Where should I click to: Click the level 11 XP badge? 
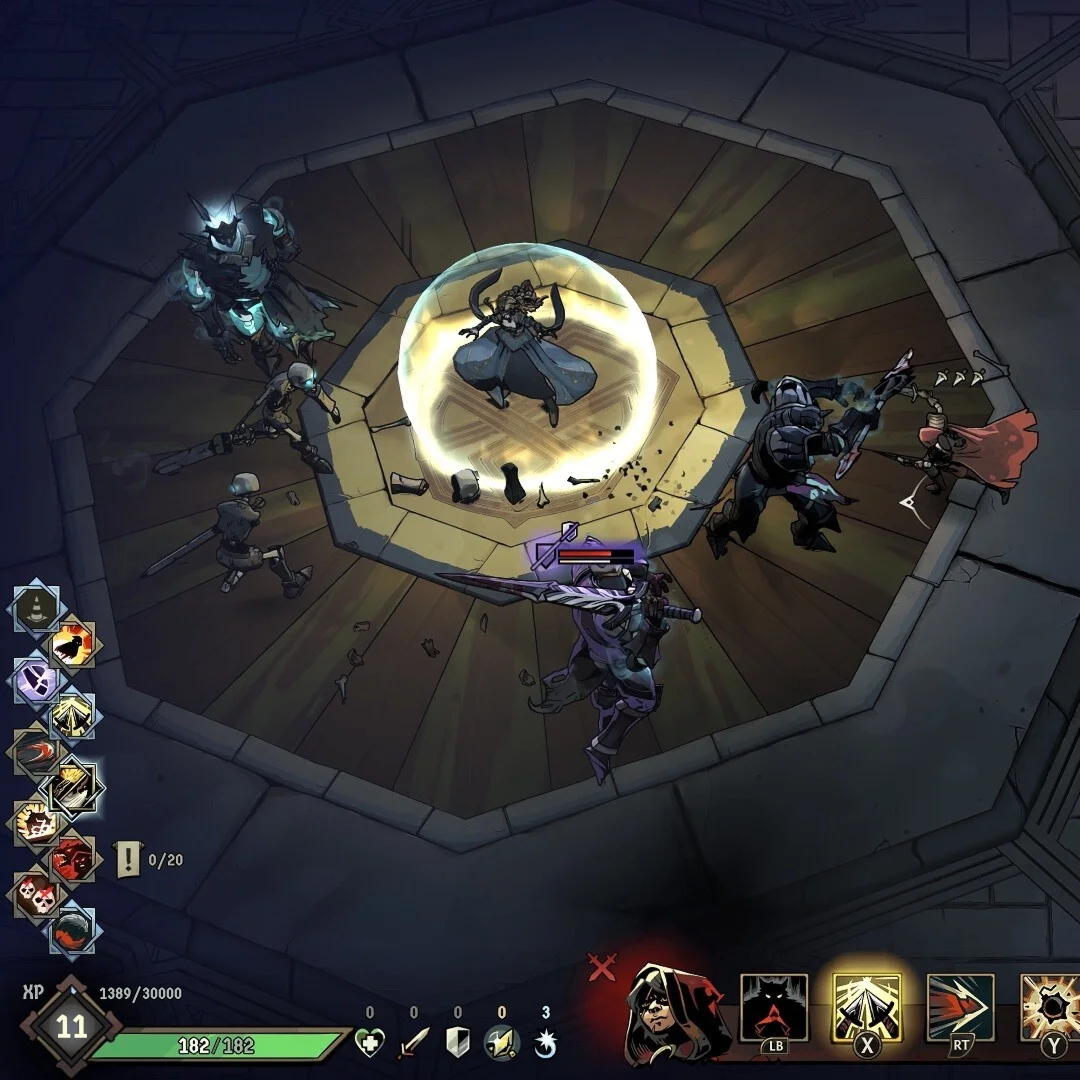pyautogui.click(x=72, y=1027)
